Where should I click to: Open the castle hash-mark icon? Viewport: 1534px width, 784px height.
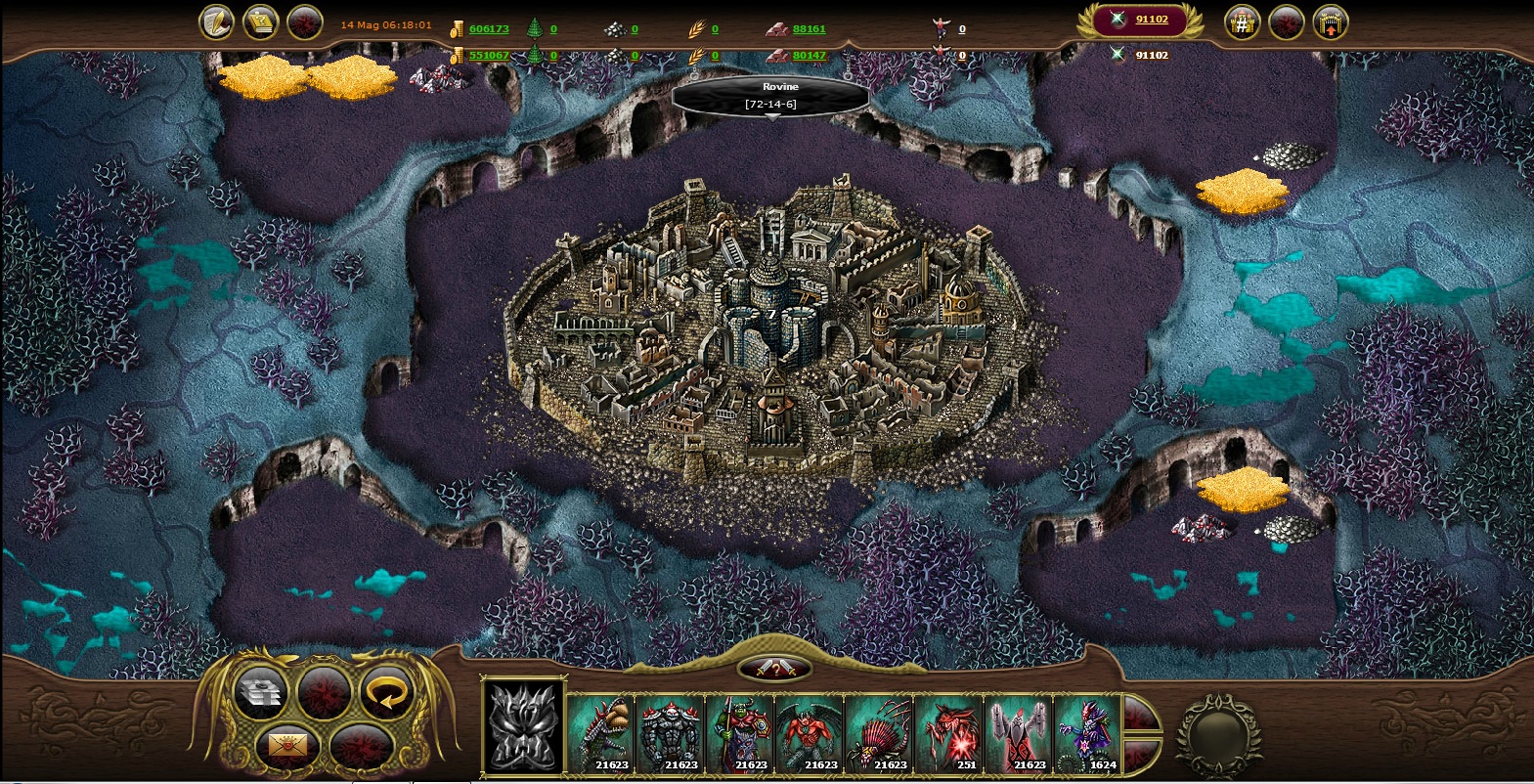[1242, 22]
